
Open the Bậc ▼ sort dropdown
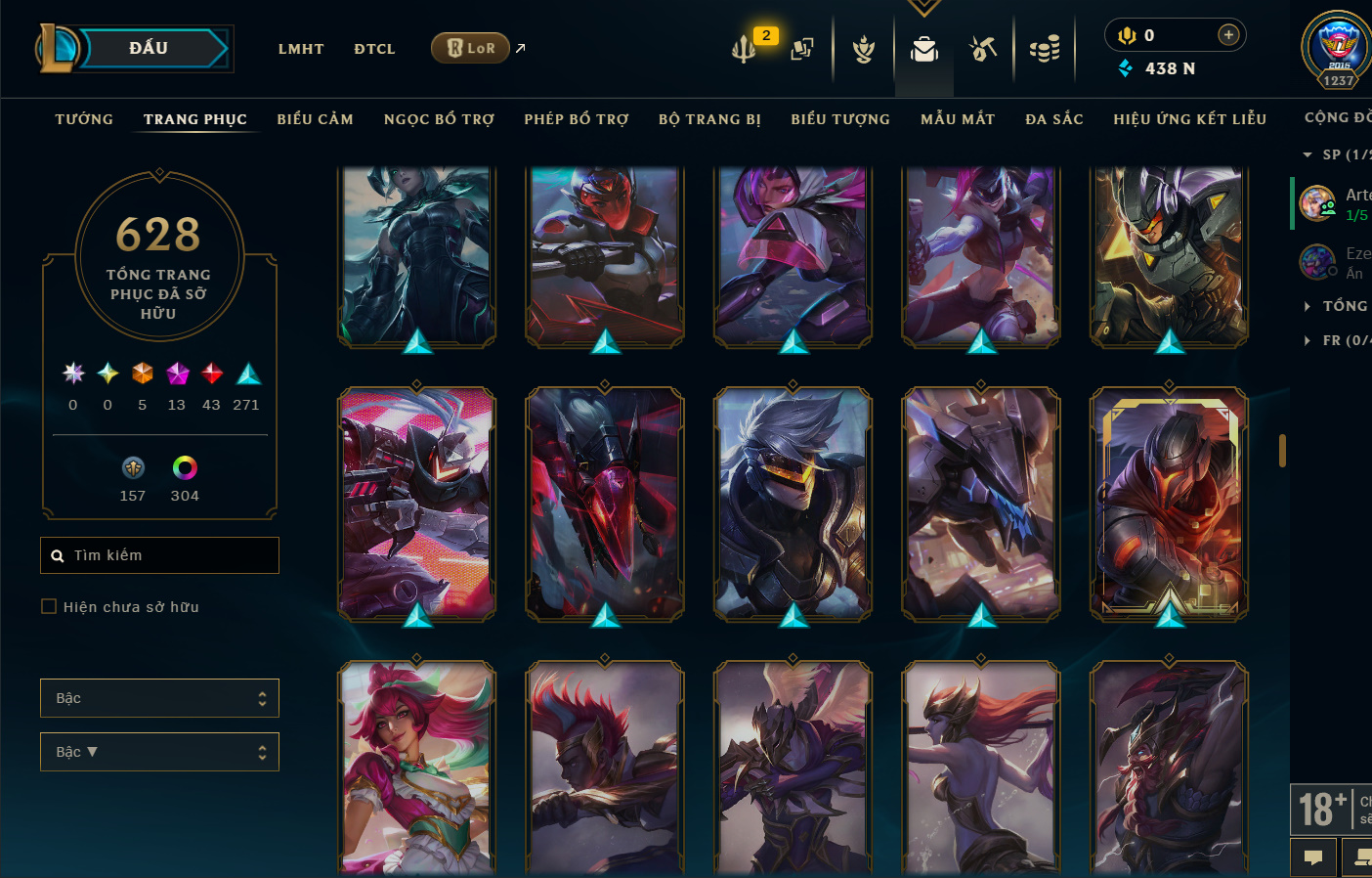[x=159, y=752]
